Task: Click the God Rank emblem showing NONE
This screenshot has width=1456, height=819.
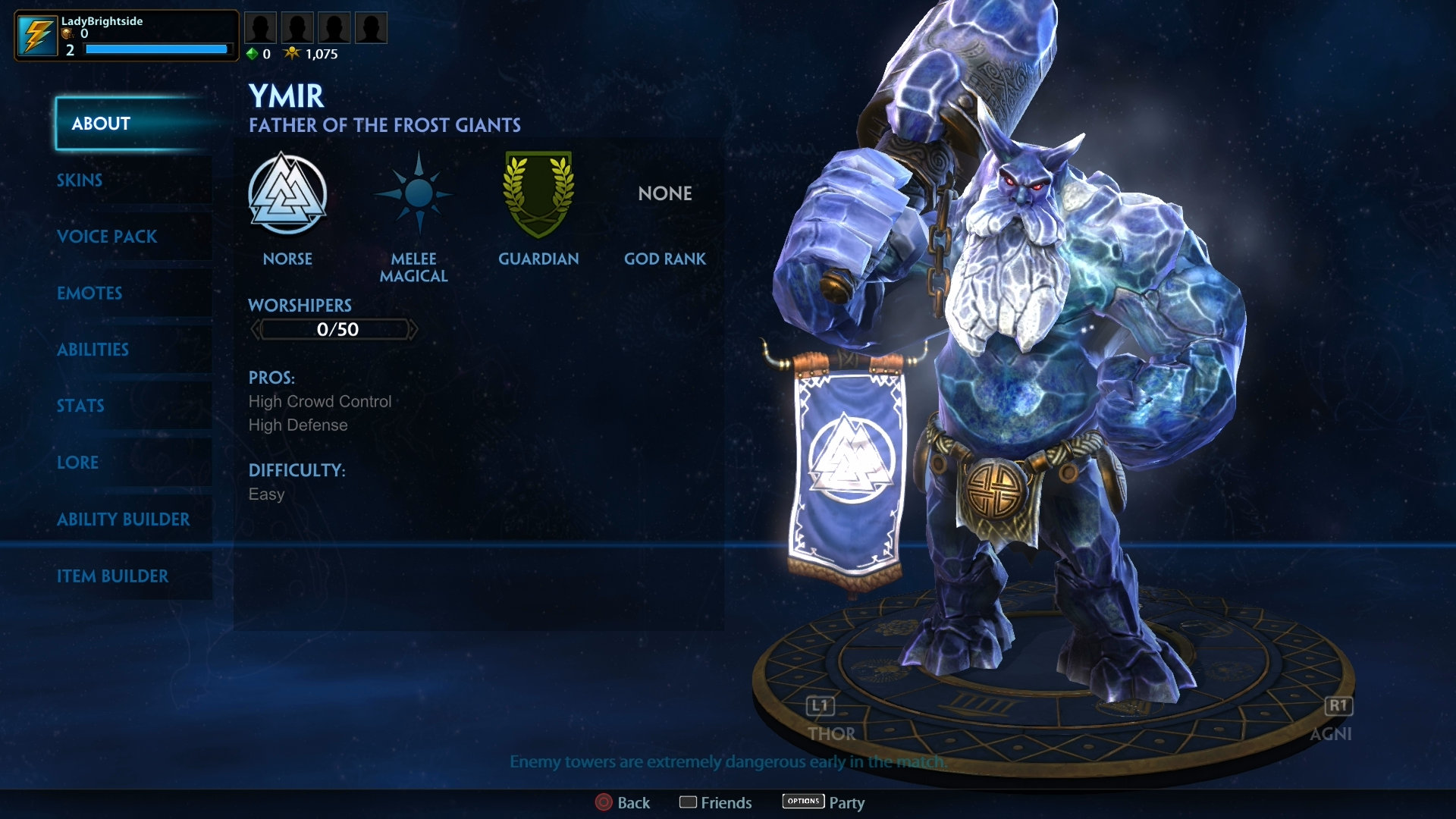Action: (664, 193)
